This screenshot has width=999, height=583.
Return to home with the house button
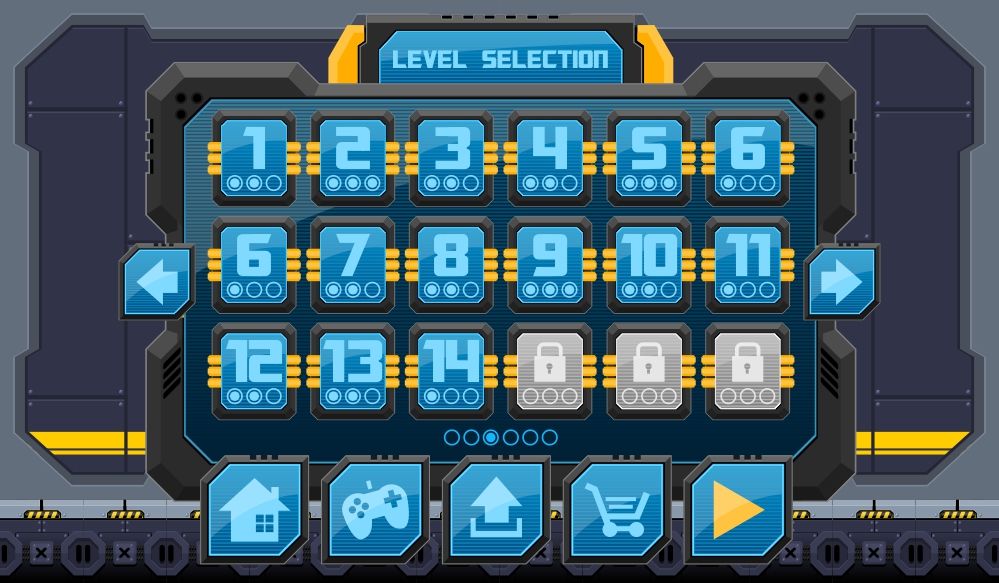tap(253, 510)
